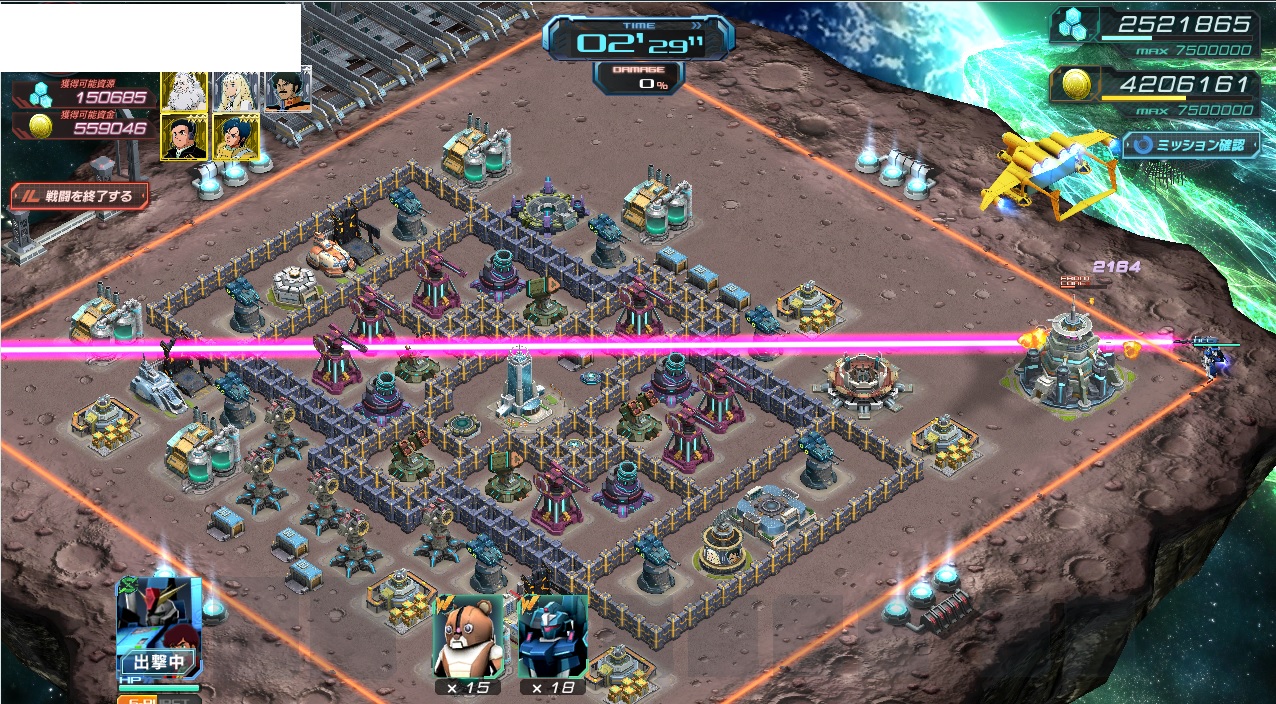
Task: Open the ミッション確認 mission check
Action: 1189,145
